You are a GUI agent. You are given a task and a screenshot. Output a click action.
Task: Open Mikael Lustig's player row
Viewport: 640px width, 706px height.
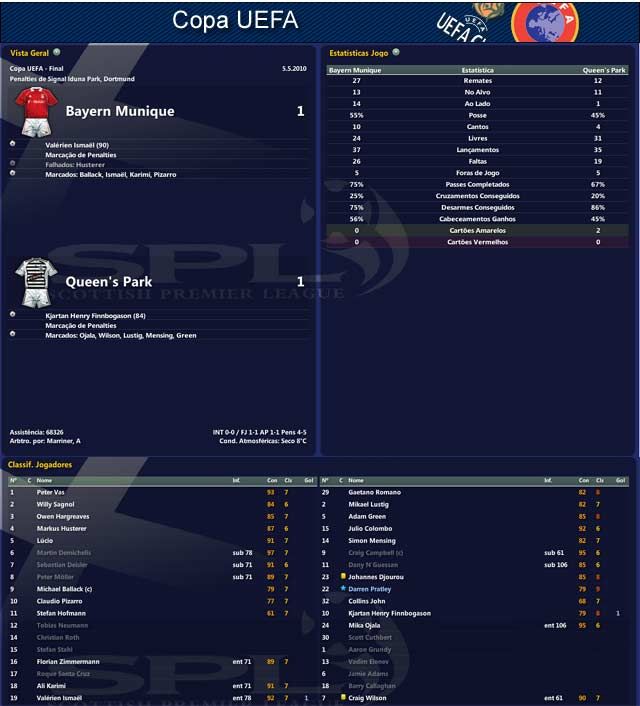click(x=369, y=505)
